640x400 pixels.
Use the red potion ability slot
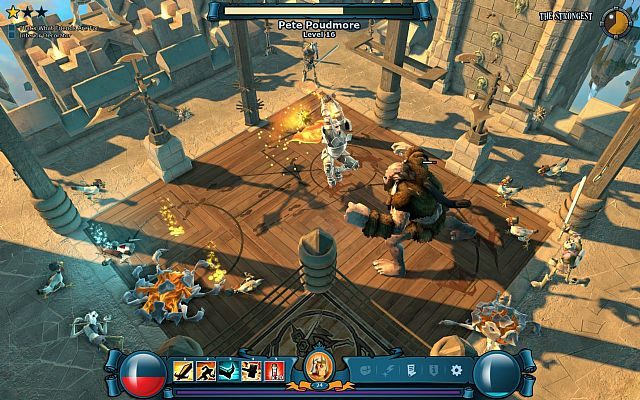[275, 371]
